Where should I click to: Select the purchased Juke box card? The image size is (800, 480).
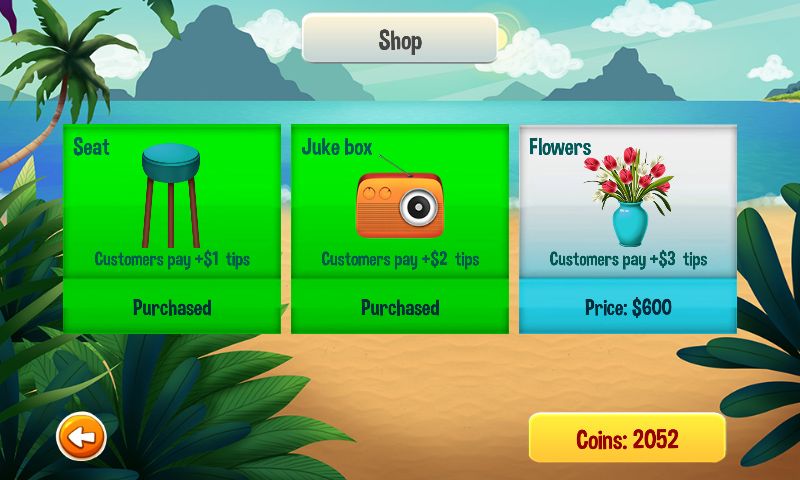[399, 228]
